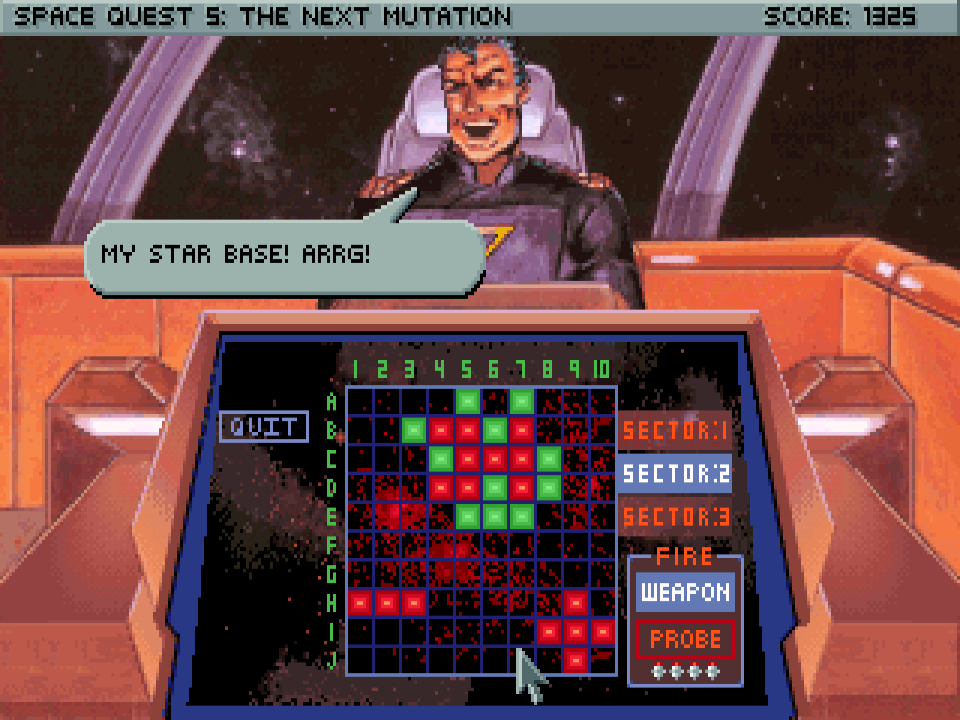The image size is (960, 720).
Task: Fire at grid cell F5
Action: (468, 545)
